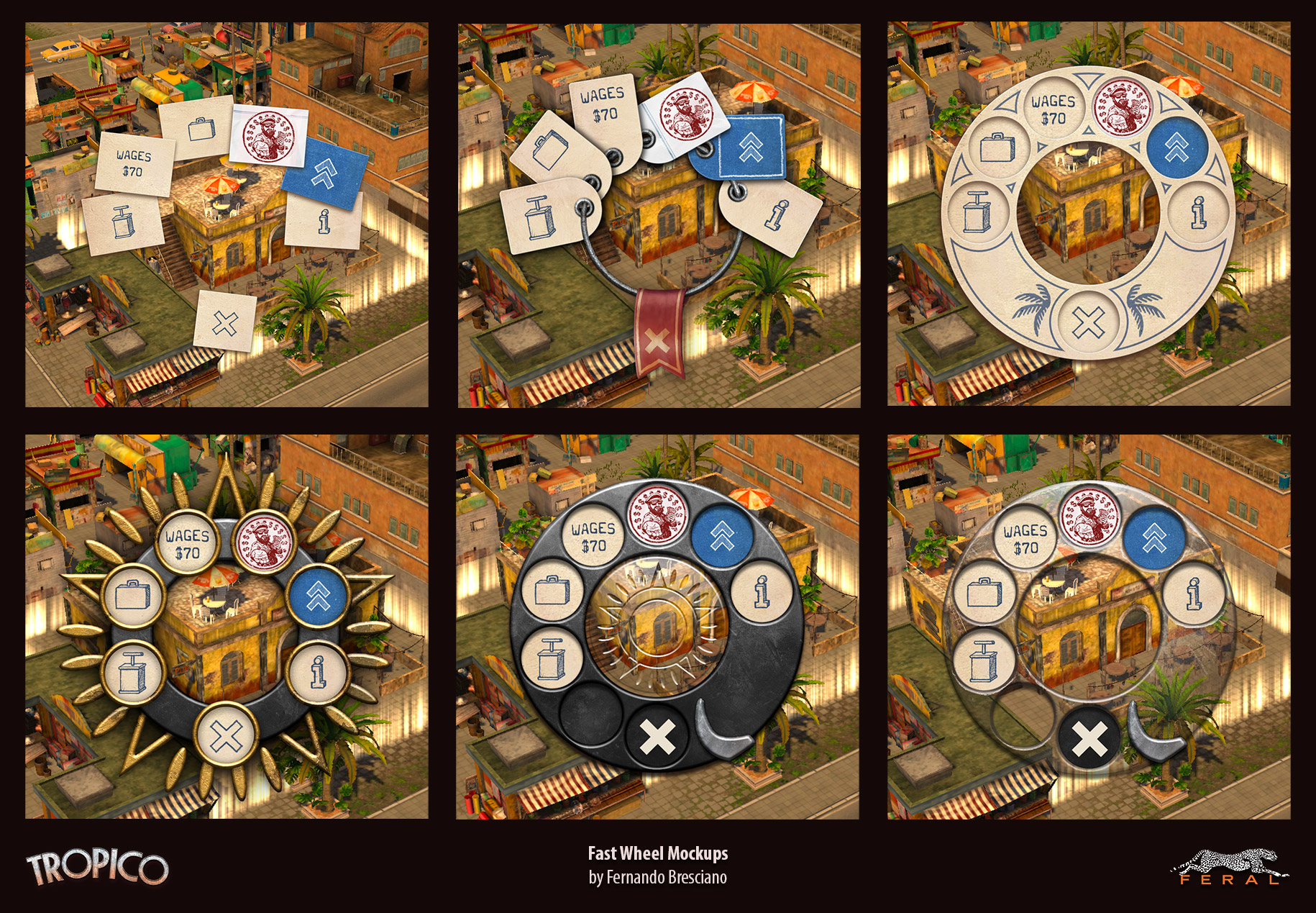1316x913 pixels.
Task: Choose the gold-rimmed Wages $70 button
Action: pyautogui.click(x=187, y=544)
